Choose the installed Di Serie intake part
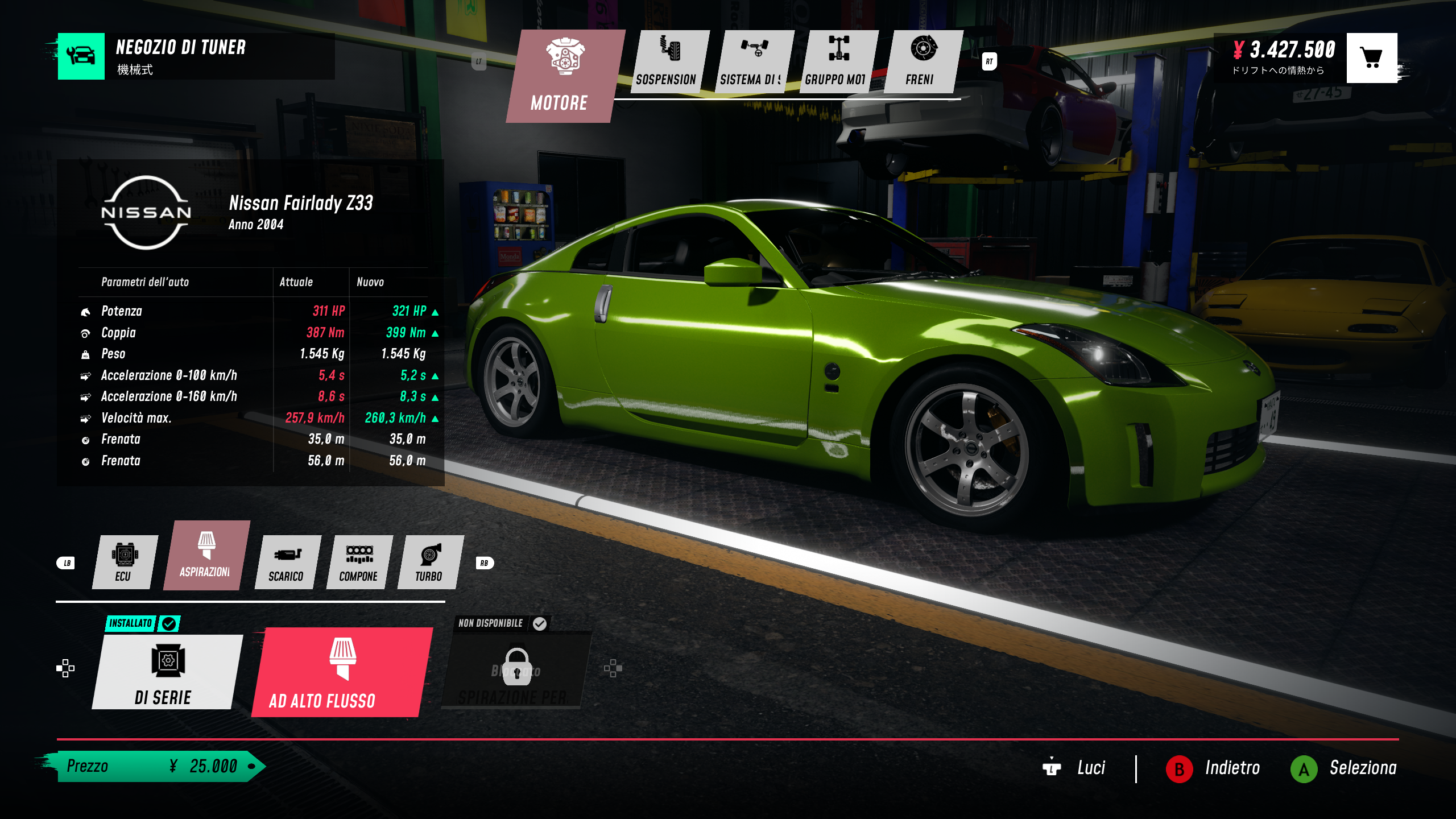 point(166,672)
